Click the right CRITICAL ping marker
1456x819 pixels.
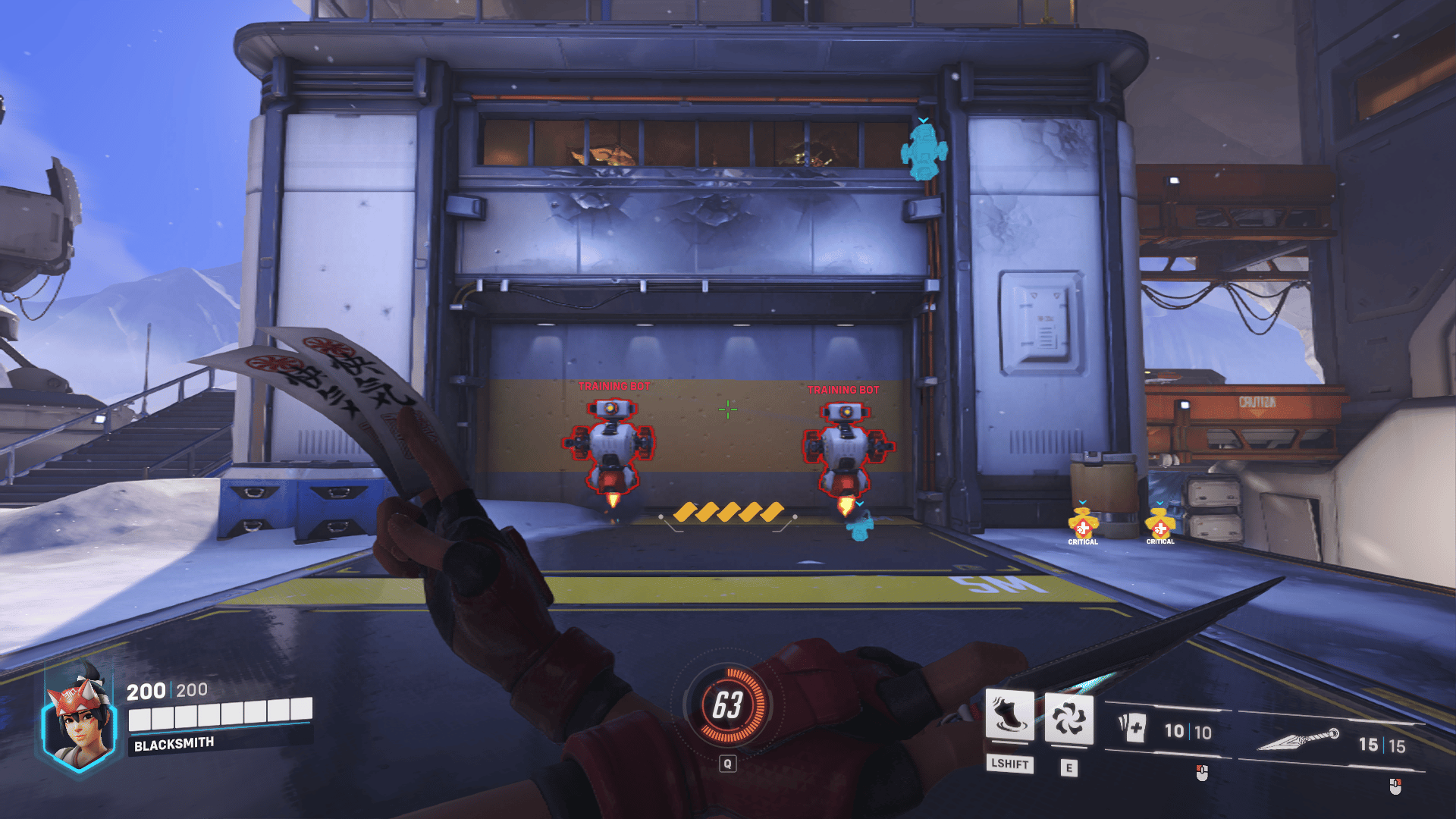coord(1160,525)
